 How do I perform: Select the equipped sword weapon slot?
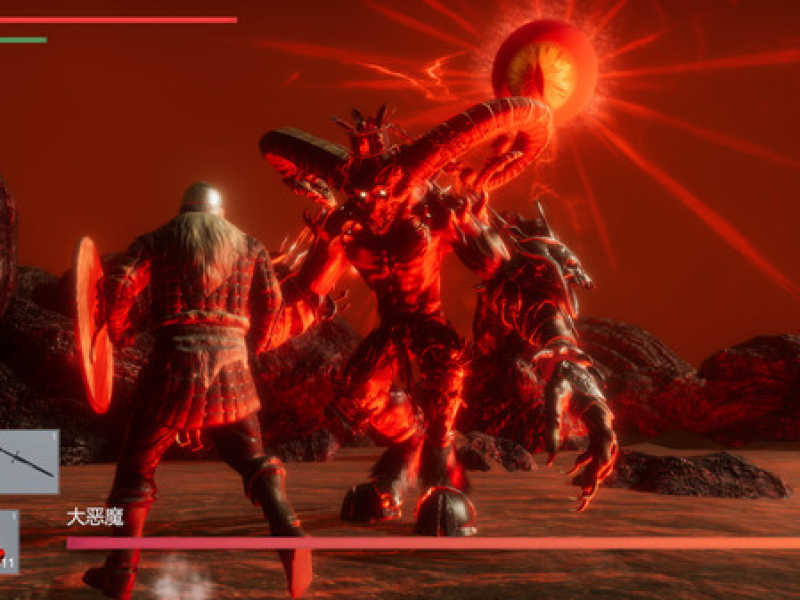(28, 461)
